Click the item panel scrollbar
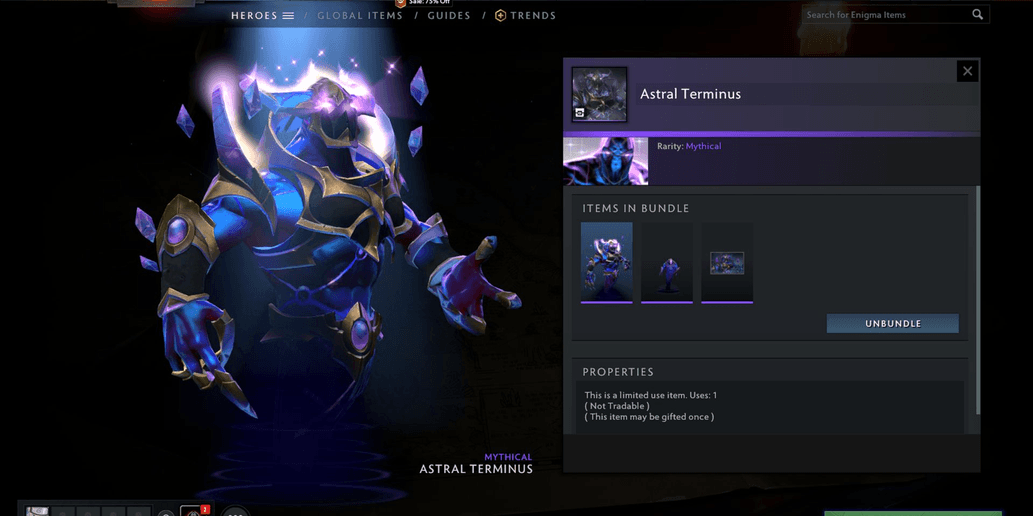 pos(978,300)
